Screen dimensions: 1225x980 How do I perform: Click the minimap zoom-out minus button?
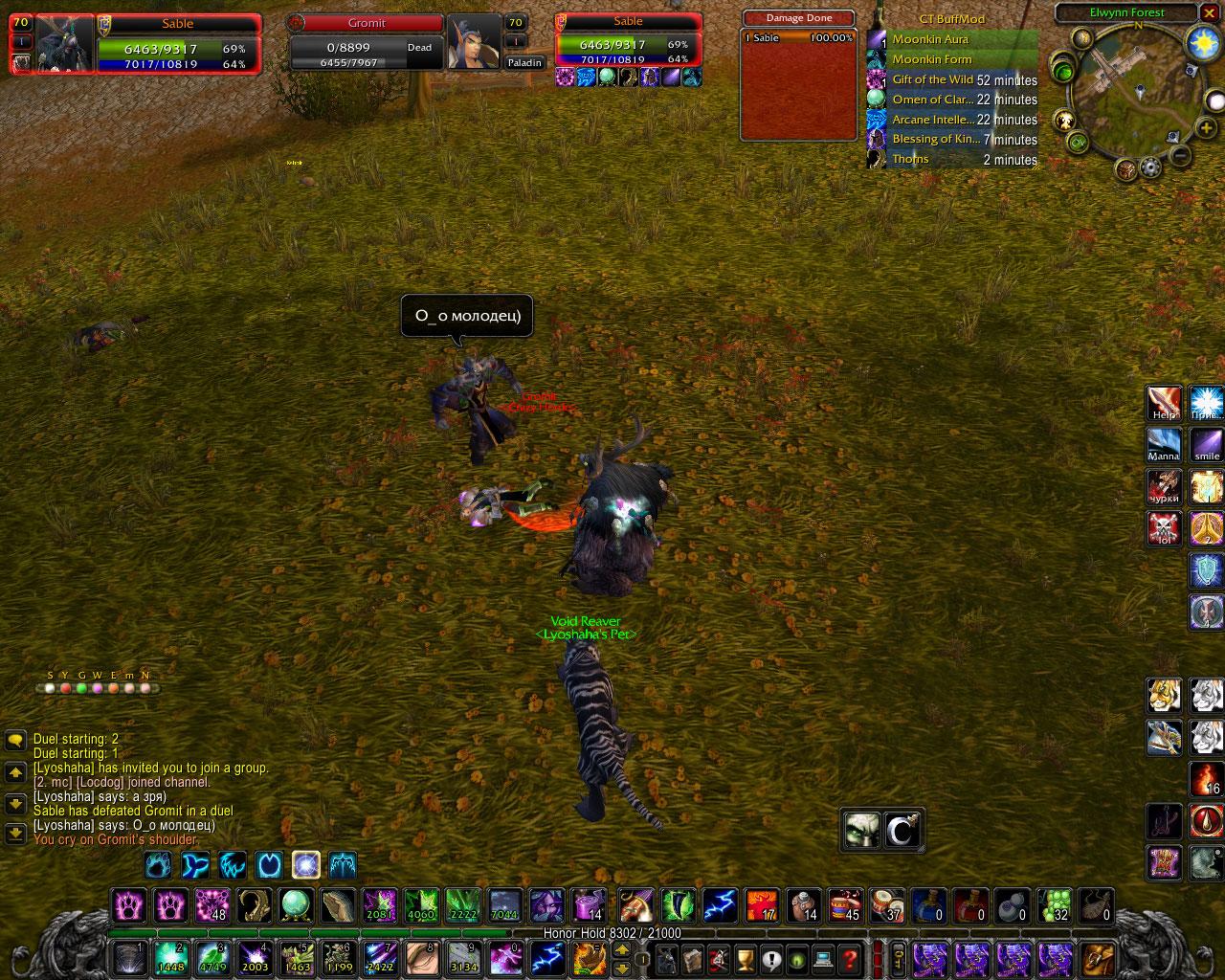(x=1181, y=155)
